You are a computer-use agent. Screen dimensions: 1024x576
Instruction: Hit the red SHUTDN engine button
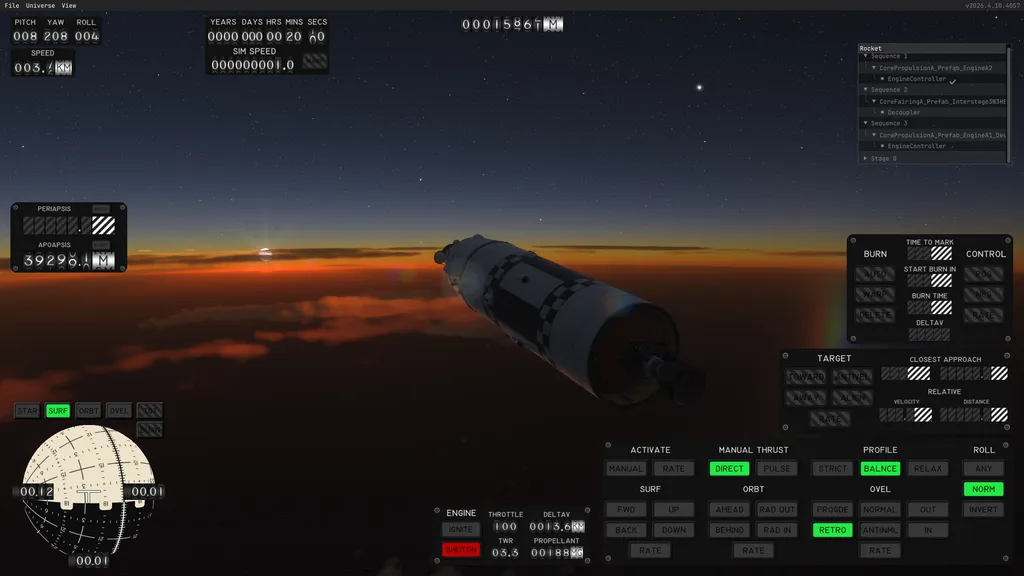click(461, 549)
